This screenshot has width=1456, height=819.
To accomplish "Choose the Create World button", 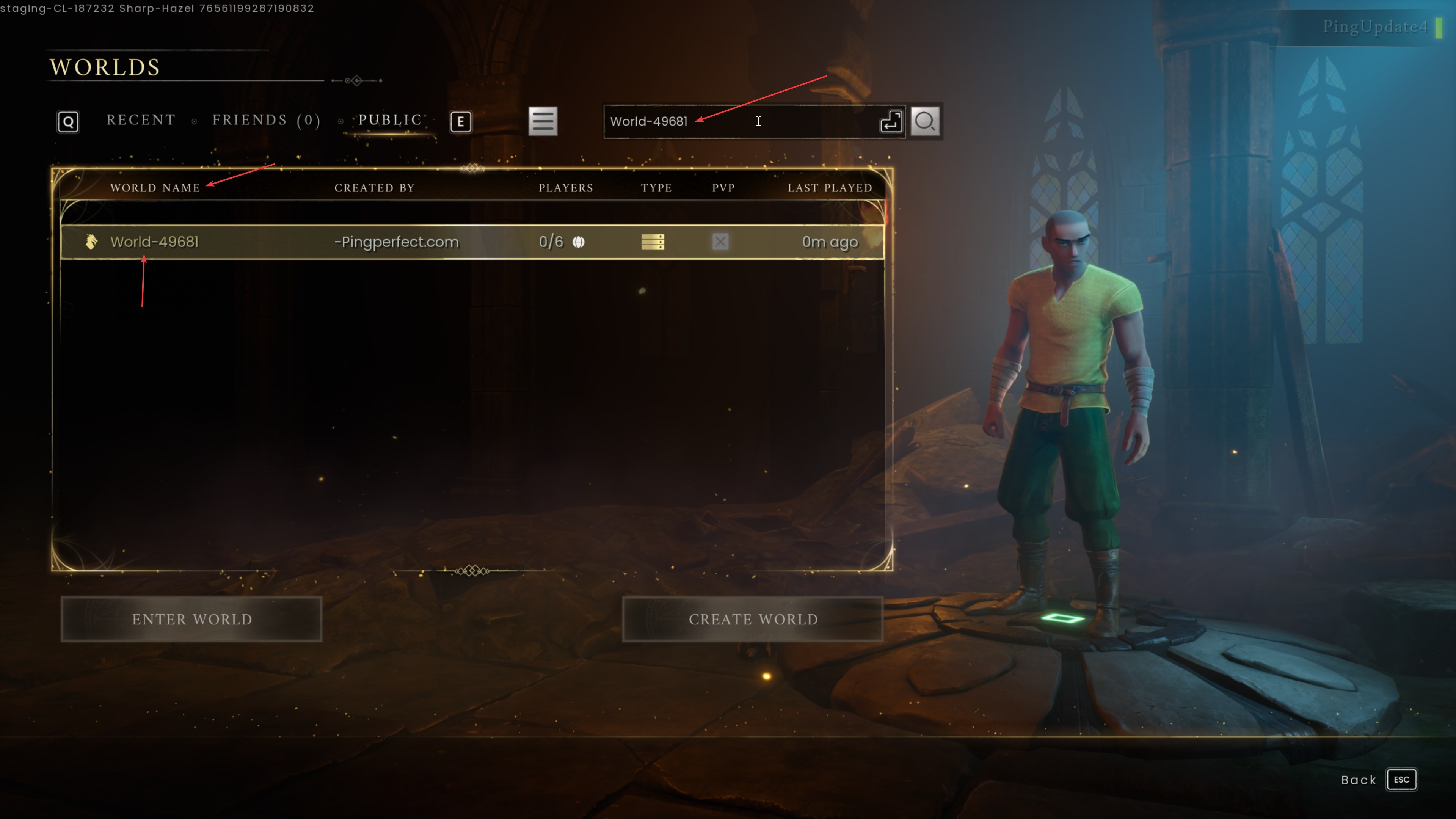I will (753, 620).
